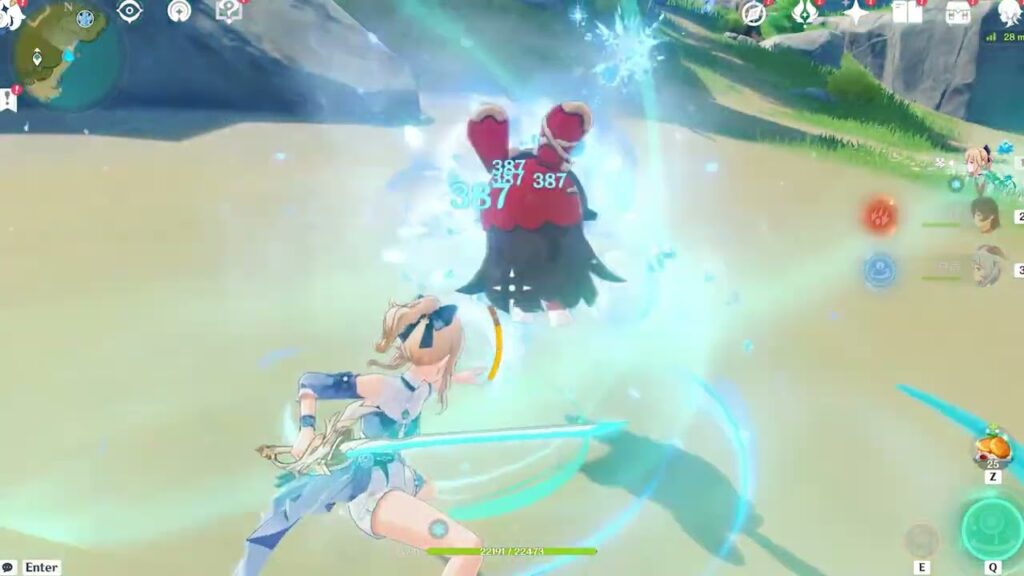
Task: Open the book-shaped handbook icon
Action: (906, 12)
